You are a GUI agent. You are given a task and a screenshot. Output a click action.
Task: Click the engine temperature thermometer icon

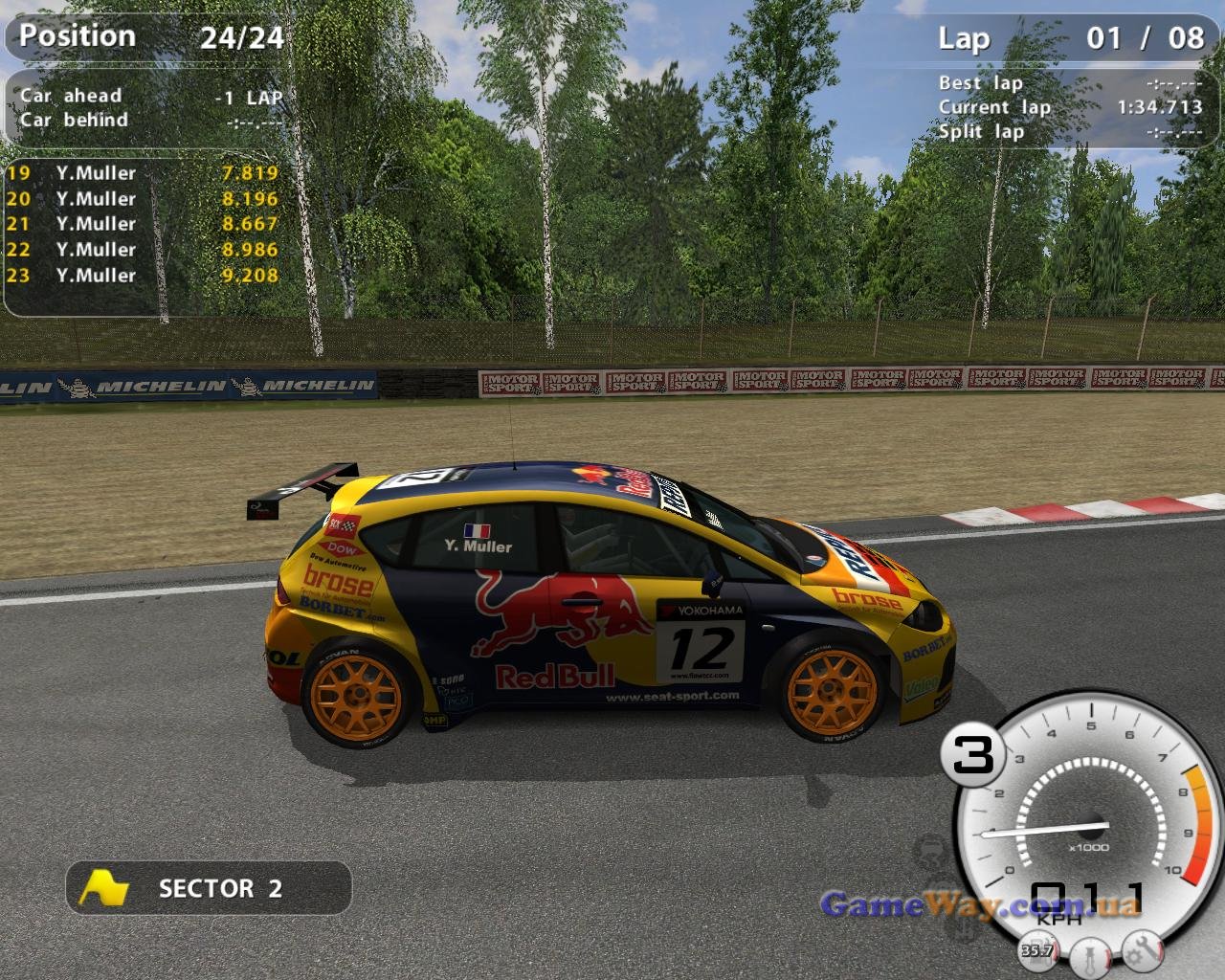point(1088,954)
